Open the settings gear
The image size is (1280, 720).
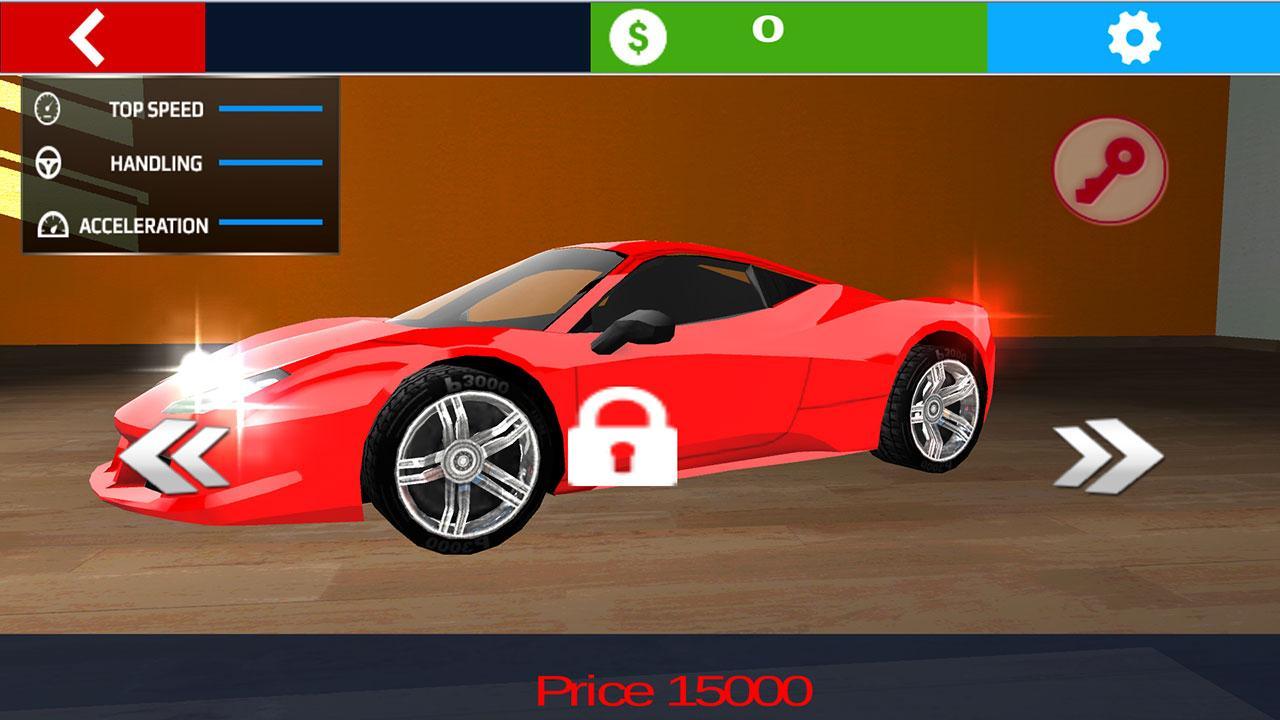click(x=1136, y=36)
